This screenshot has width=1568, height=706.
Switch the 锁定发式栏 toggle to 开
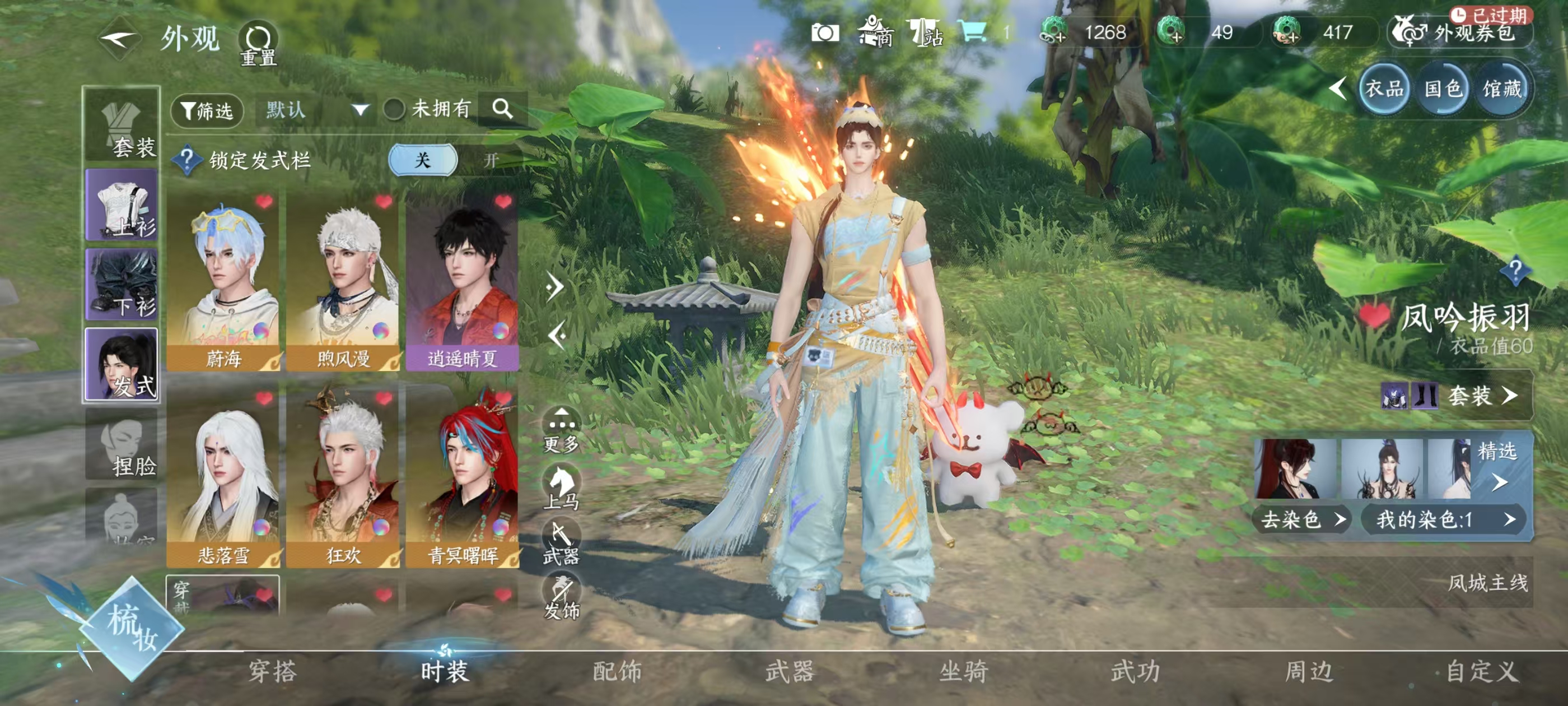pos(491,160)
